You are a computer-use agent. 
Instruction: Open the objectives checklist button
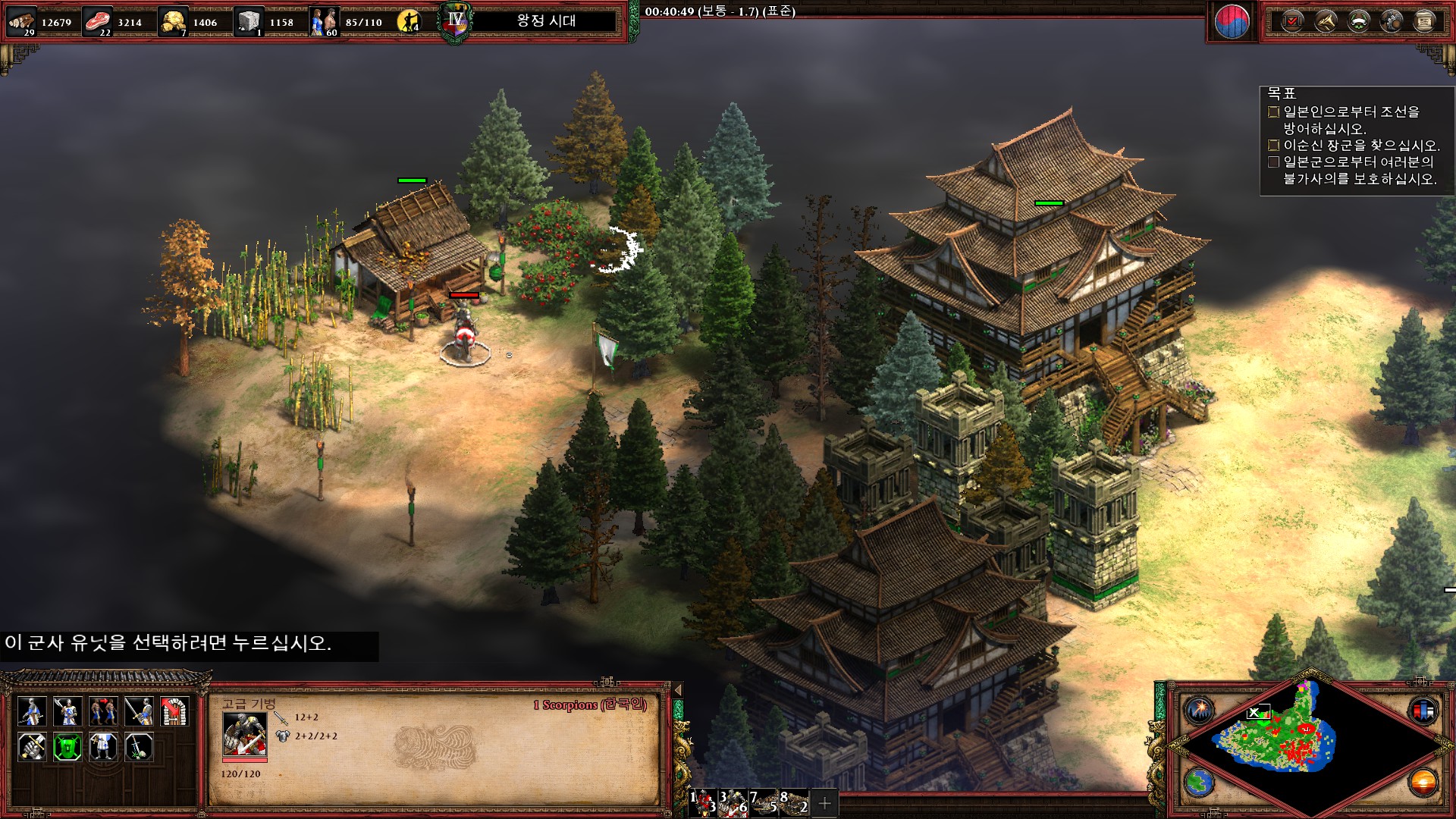click(1292, 21)
